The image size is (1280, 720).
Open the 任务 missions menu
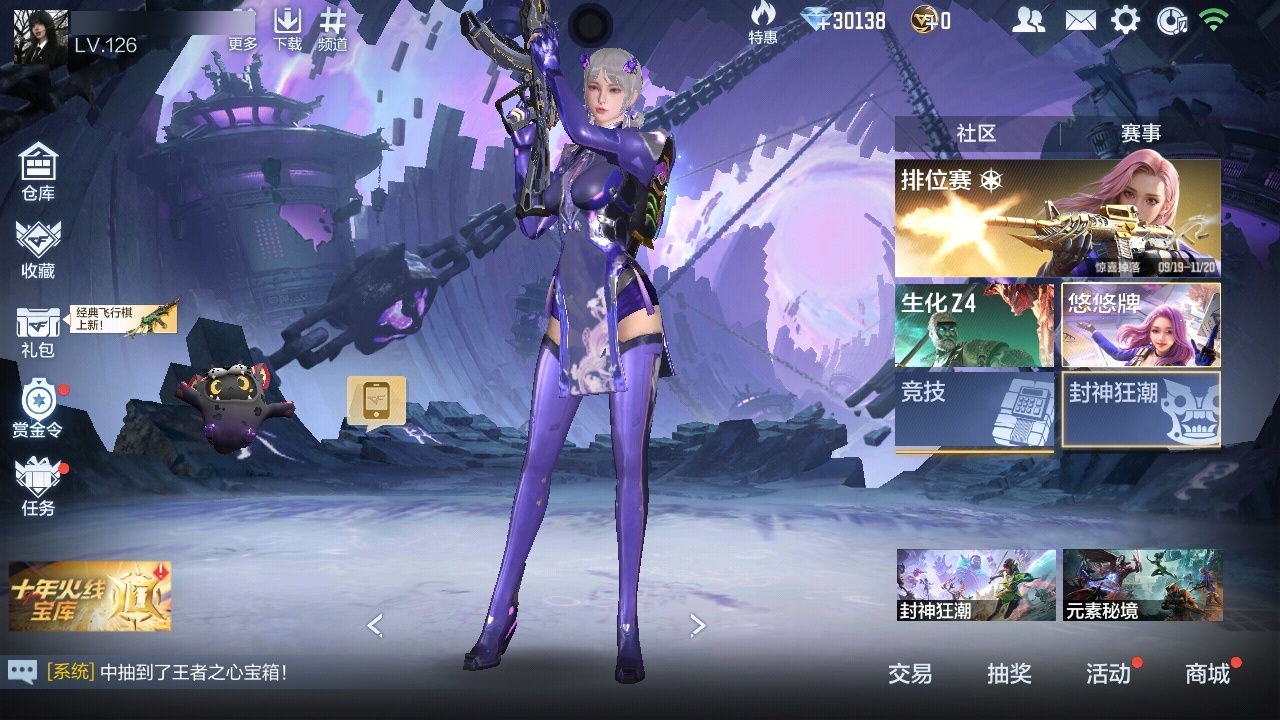point(38,487)
